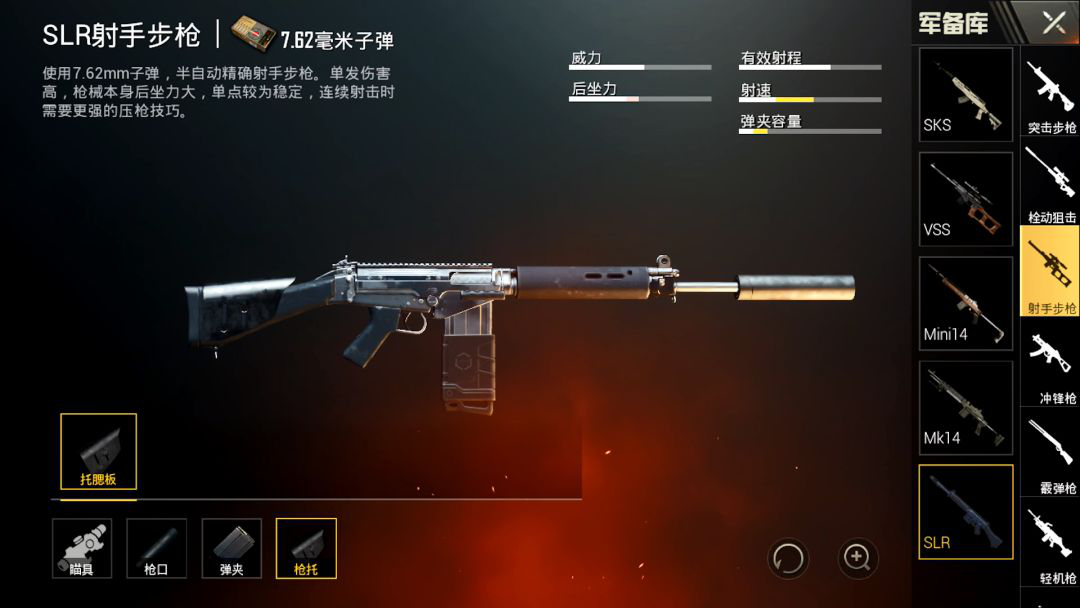Viewport: 1080px width, 608px height.
Task: Open the 栓动狙击 bolt-action sniper category
Action: click(x=1051, y=183)
